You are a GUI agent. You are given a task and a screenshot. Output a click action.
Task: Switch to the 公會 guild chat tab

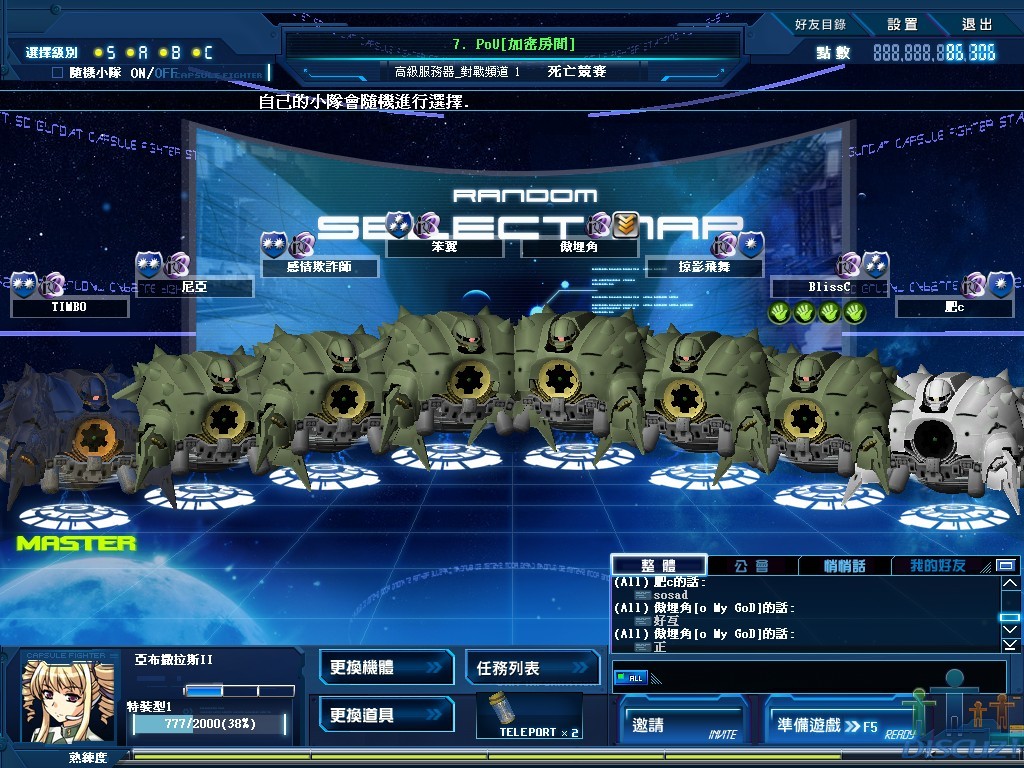pyautogui.click(x=752, y=566)
